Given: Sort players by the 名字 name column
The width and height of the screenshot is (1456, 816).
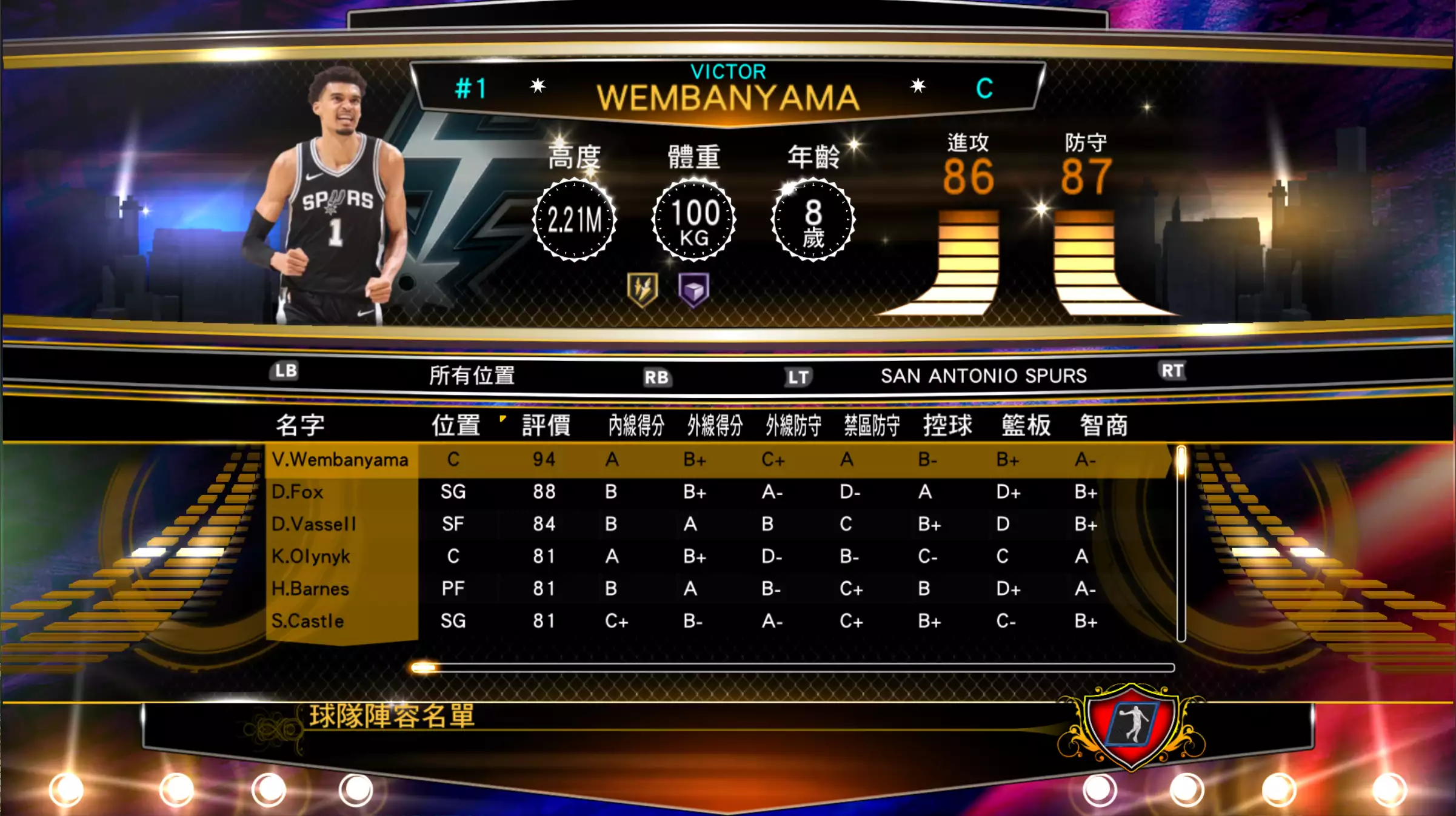Looking at the screenshot, I should [300, 425].
